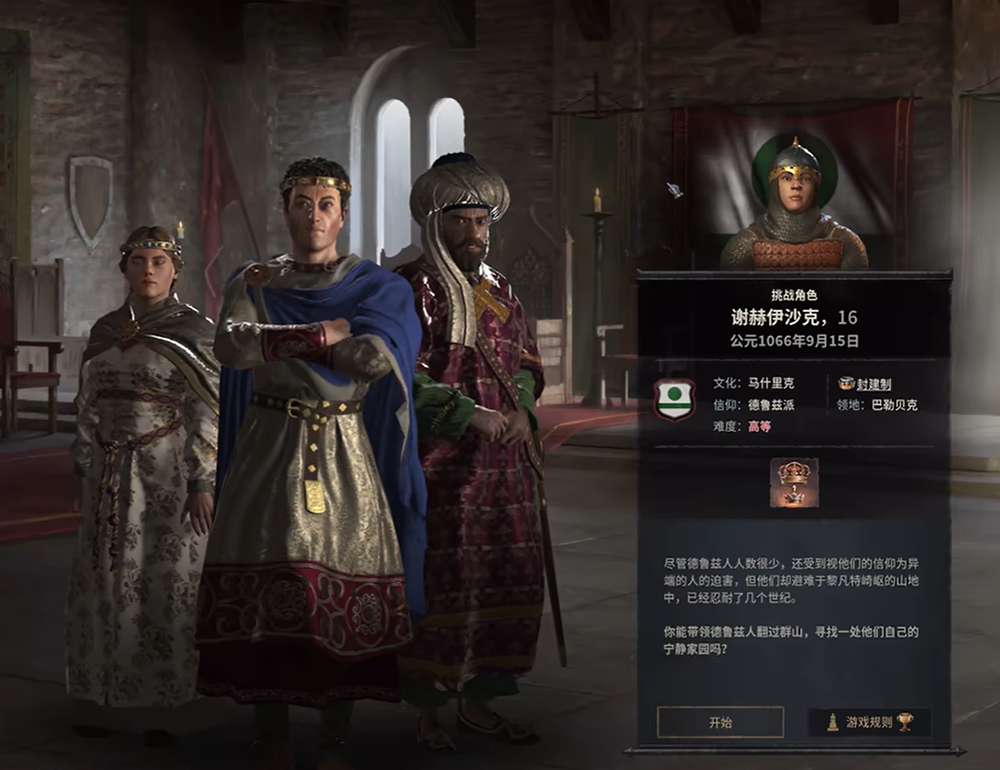The height and width of the screenshot is (770, 1000).
Task: Start the game with the 开始 button
Action: coord(720,722)
